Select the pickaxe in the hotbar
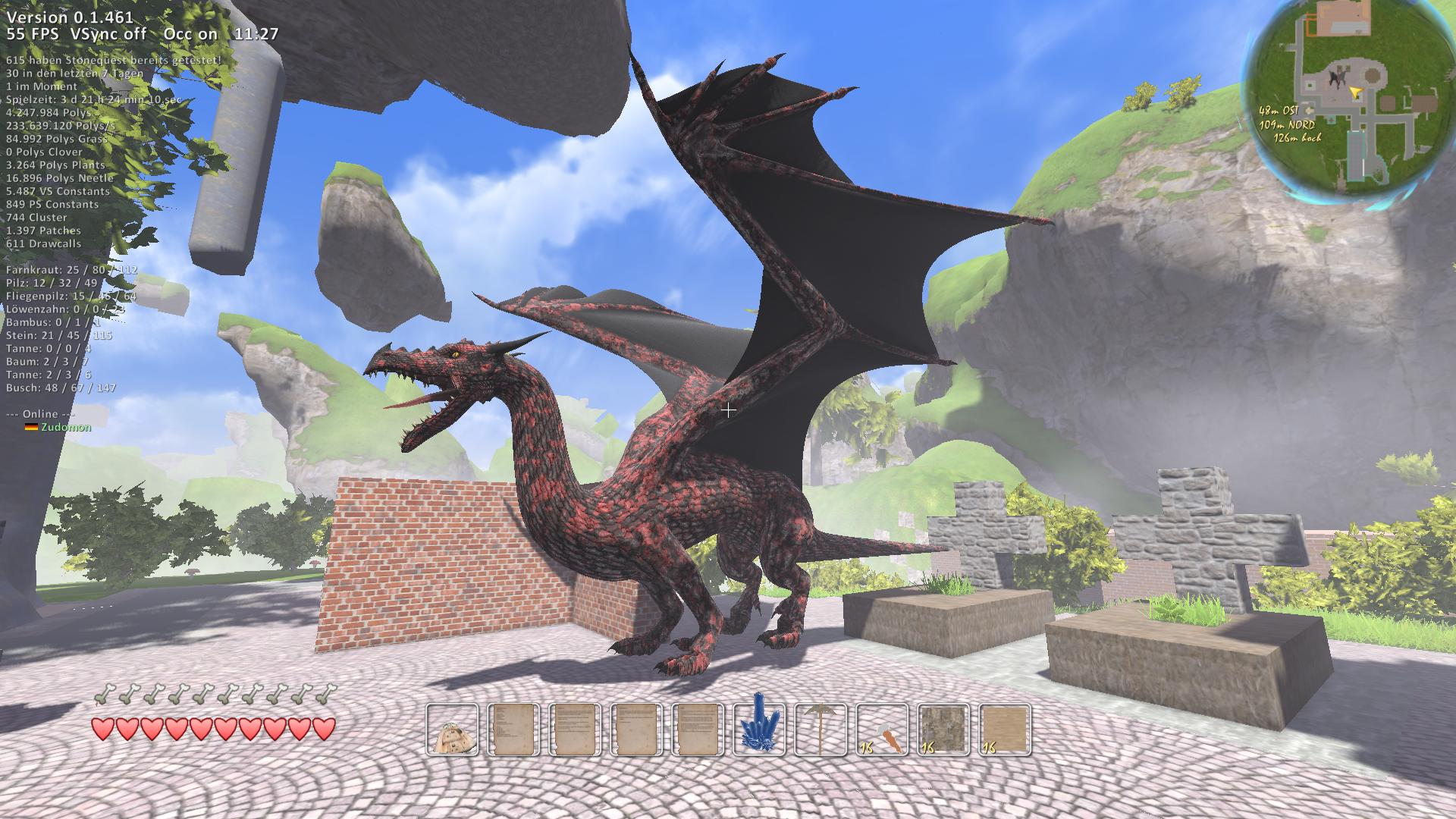The height and width of the screenshot is (819, 1456). (x=821, y=730)
